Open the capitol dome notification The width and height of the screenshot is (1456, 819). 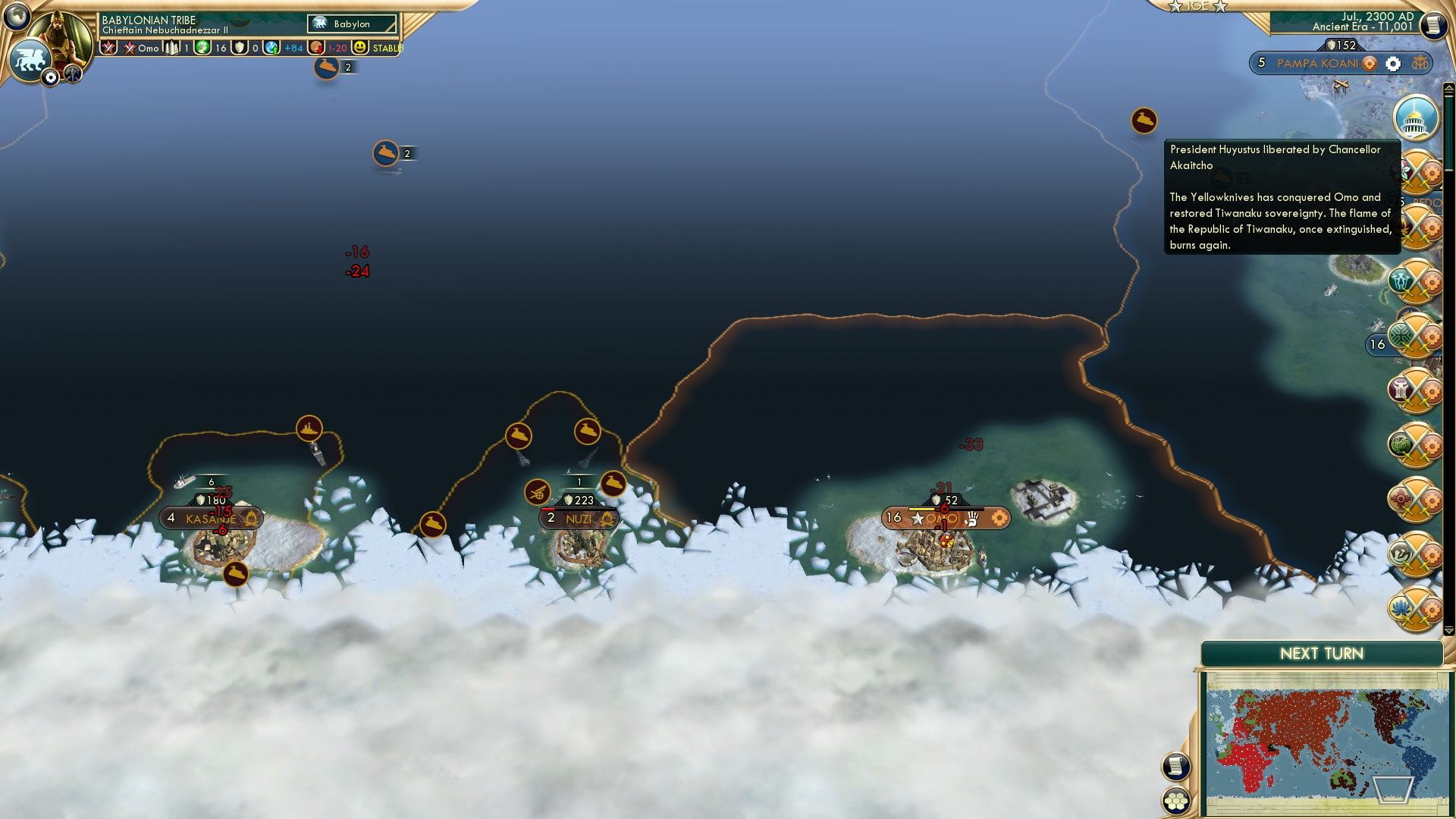1415,119
